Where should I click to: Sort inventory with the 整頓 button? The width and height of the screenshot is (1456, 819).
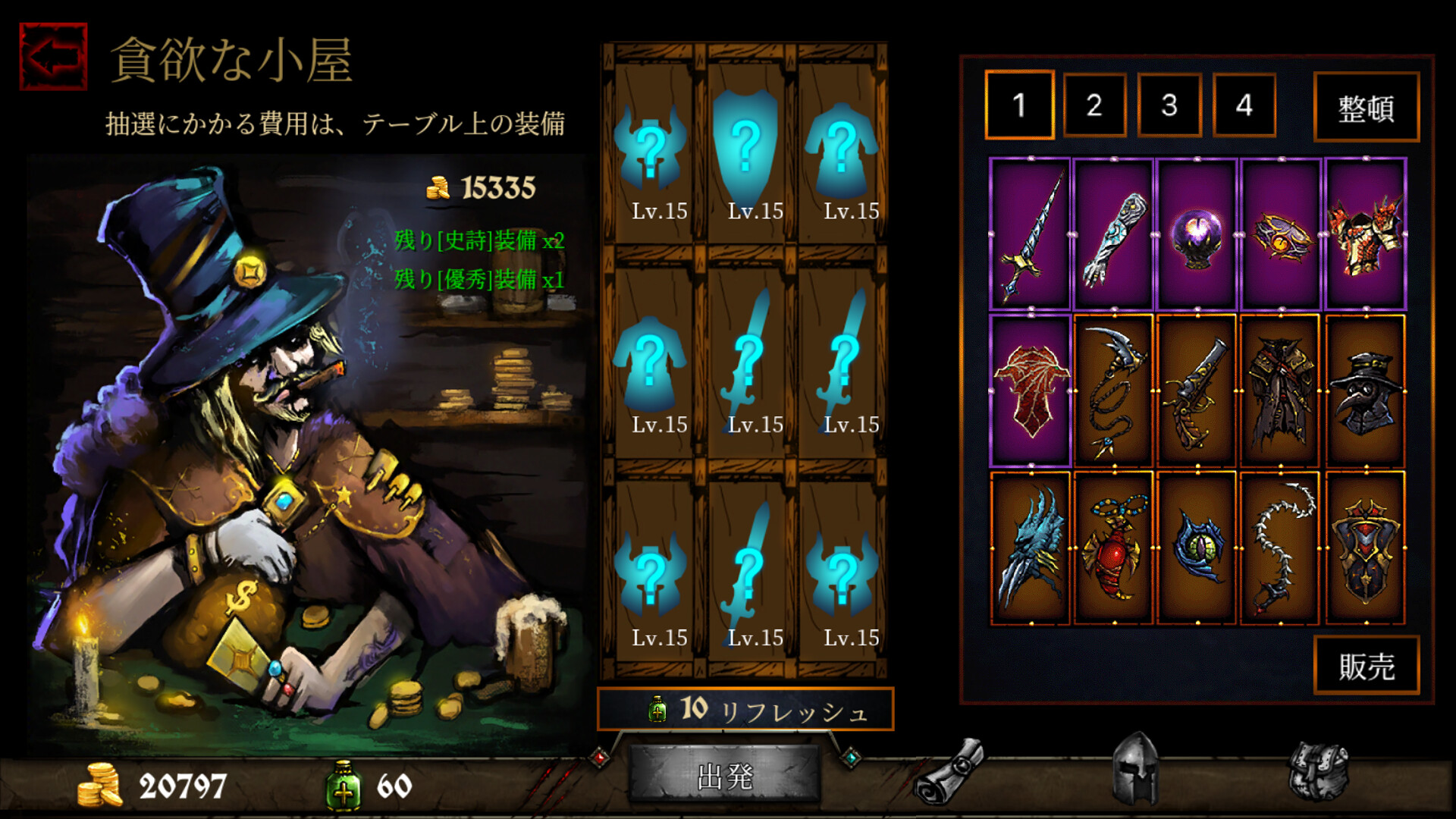[x=1366, y=107]
